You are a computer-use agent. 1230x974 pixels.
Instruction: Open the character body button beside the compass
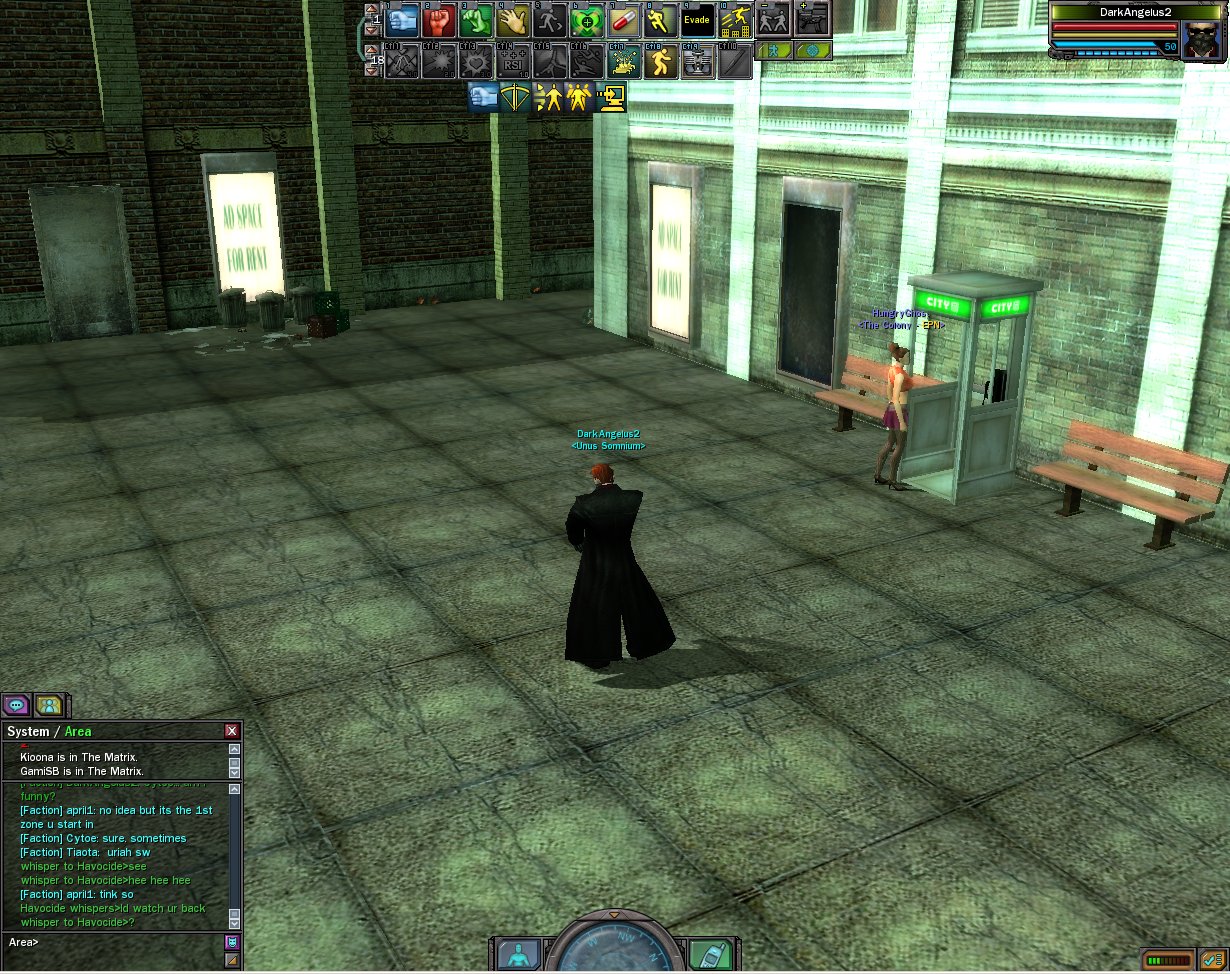pos(518,953)
